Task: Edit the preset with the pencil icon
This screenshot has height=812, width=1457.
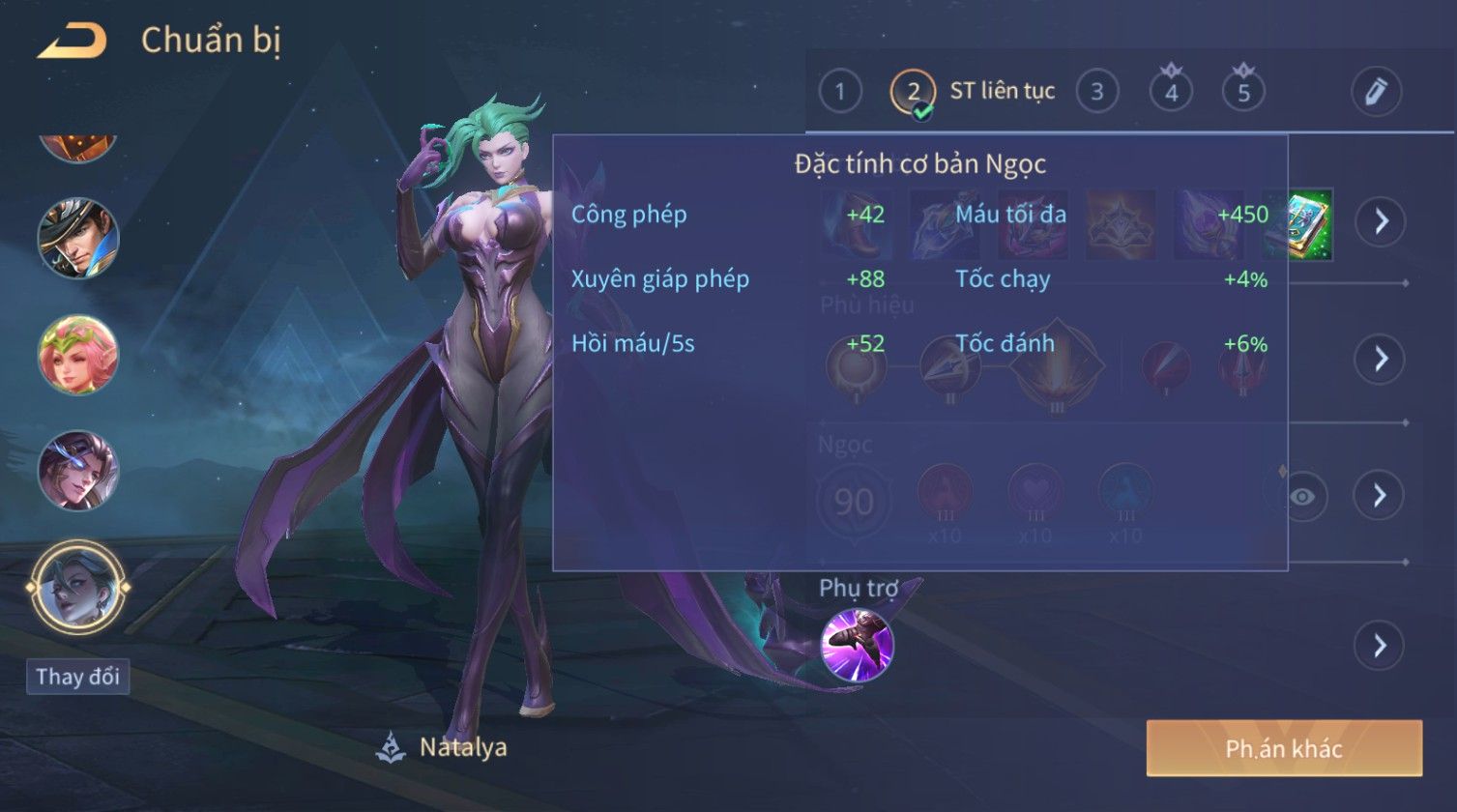Action: 1375,92
